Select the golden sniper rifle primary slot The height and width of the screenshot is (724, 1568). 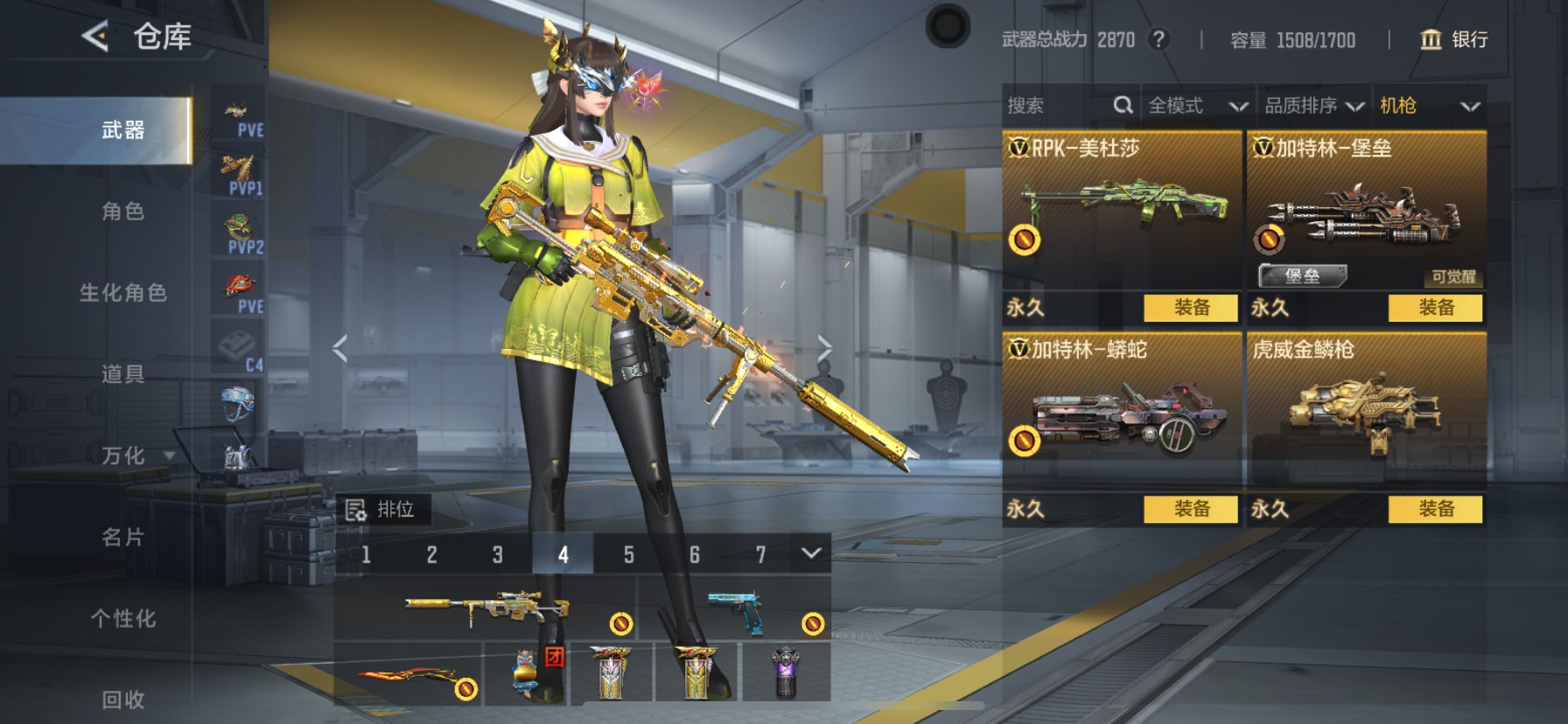[x=486, y=608]
